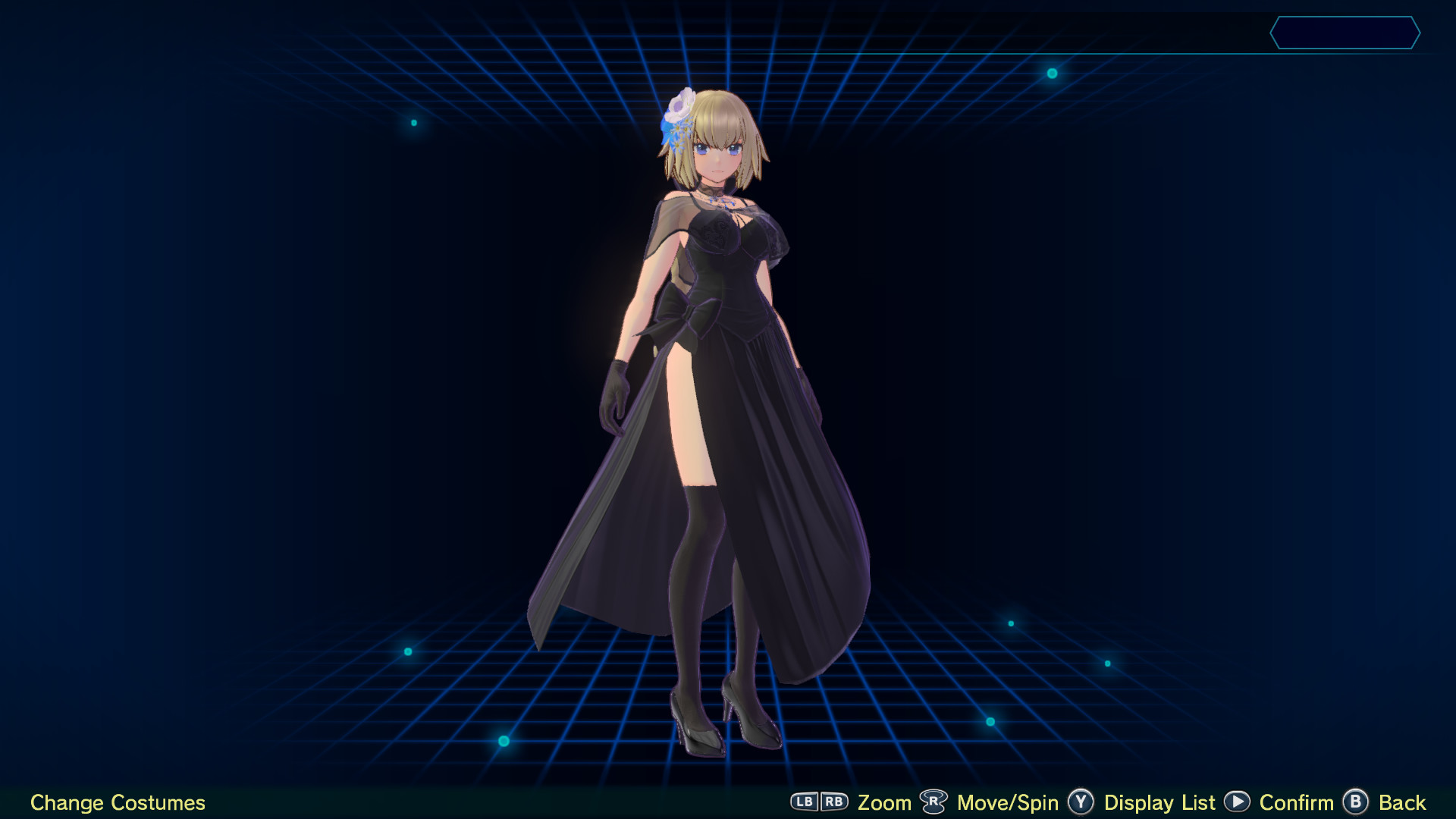Open the Zoom level control

[x=884, y=802]
